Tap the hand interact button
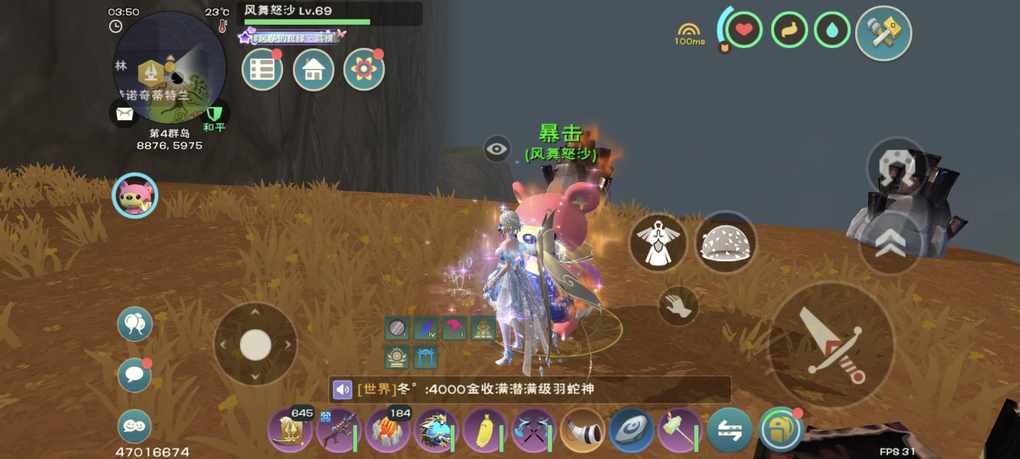This screenshot has width=1020, height=459. 679,305
